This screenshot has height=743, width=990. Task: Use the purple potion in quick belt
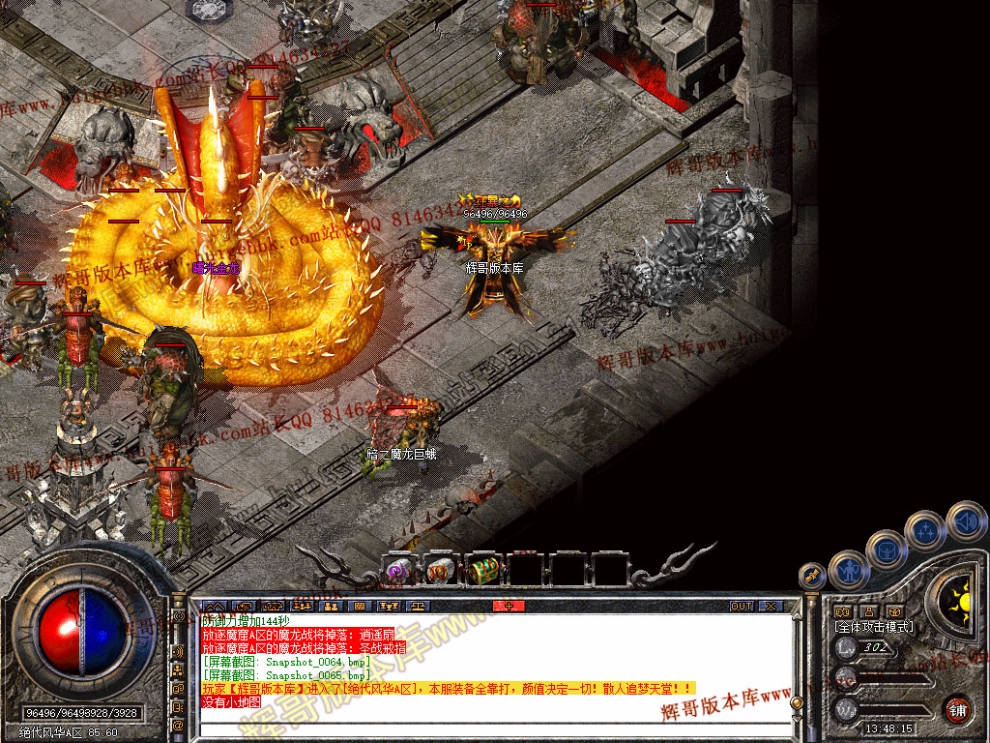(398, 570)
